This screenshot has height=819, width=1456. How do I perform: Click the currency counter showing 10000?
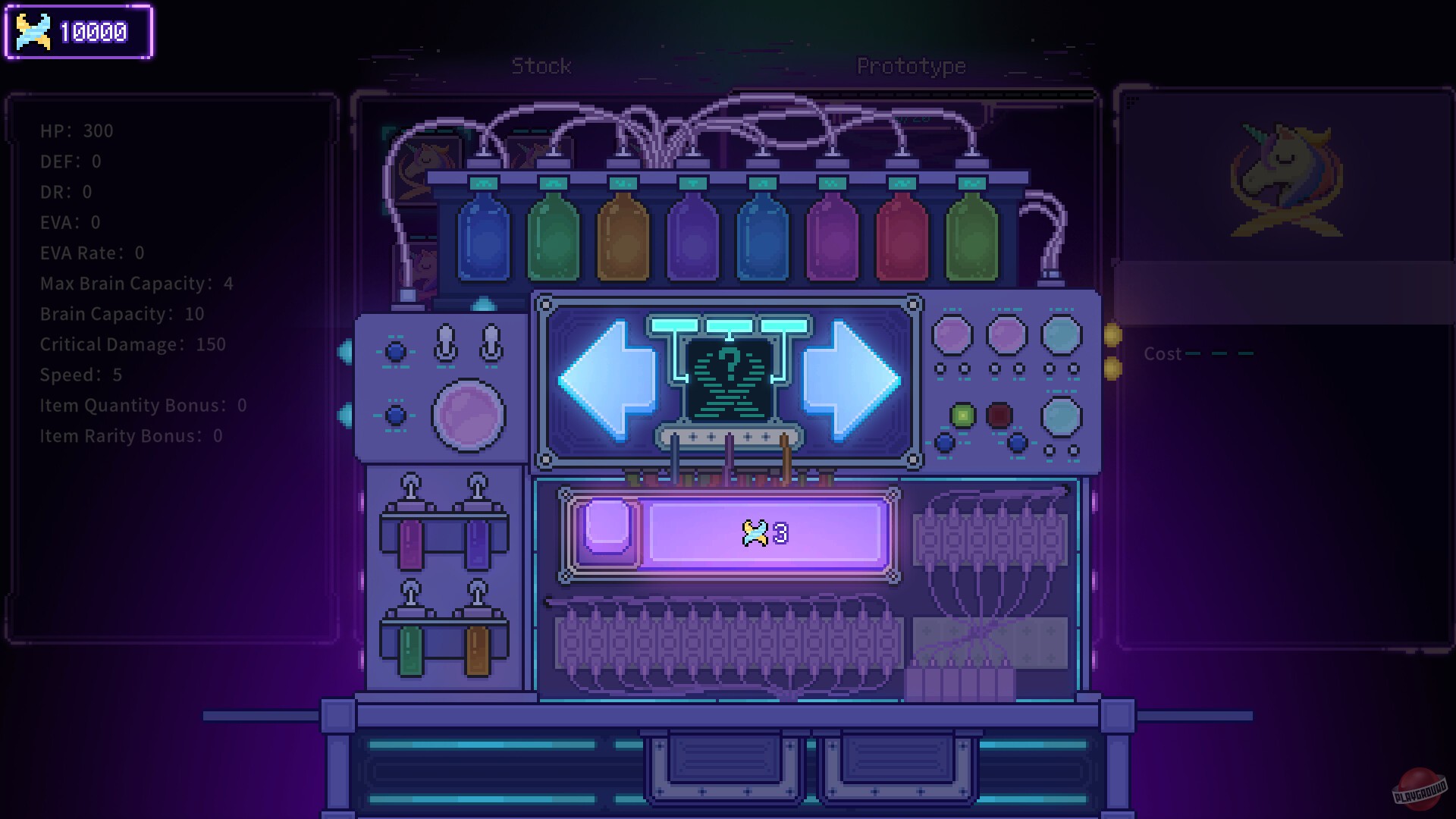[x=78, y=32]
